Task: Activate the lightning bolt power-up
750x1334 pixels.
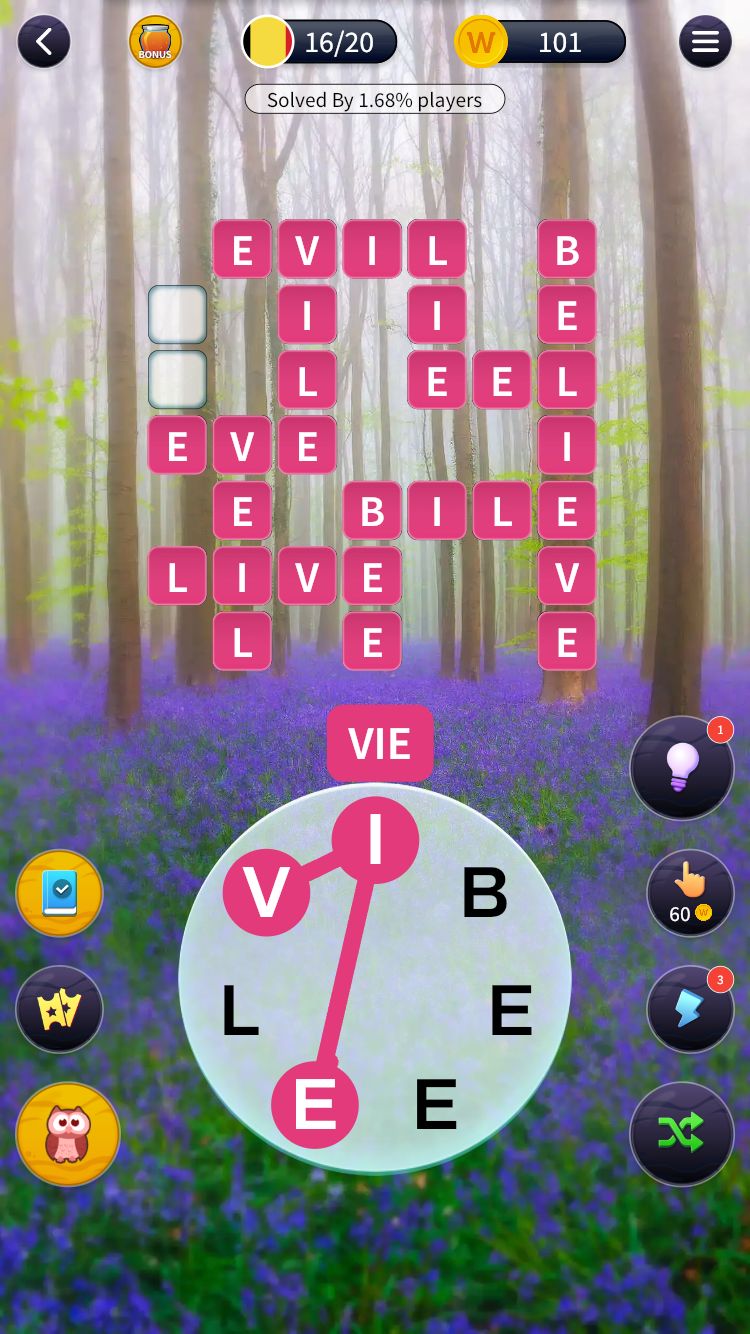Action: pos(690,1009)
